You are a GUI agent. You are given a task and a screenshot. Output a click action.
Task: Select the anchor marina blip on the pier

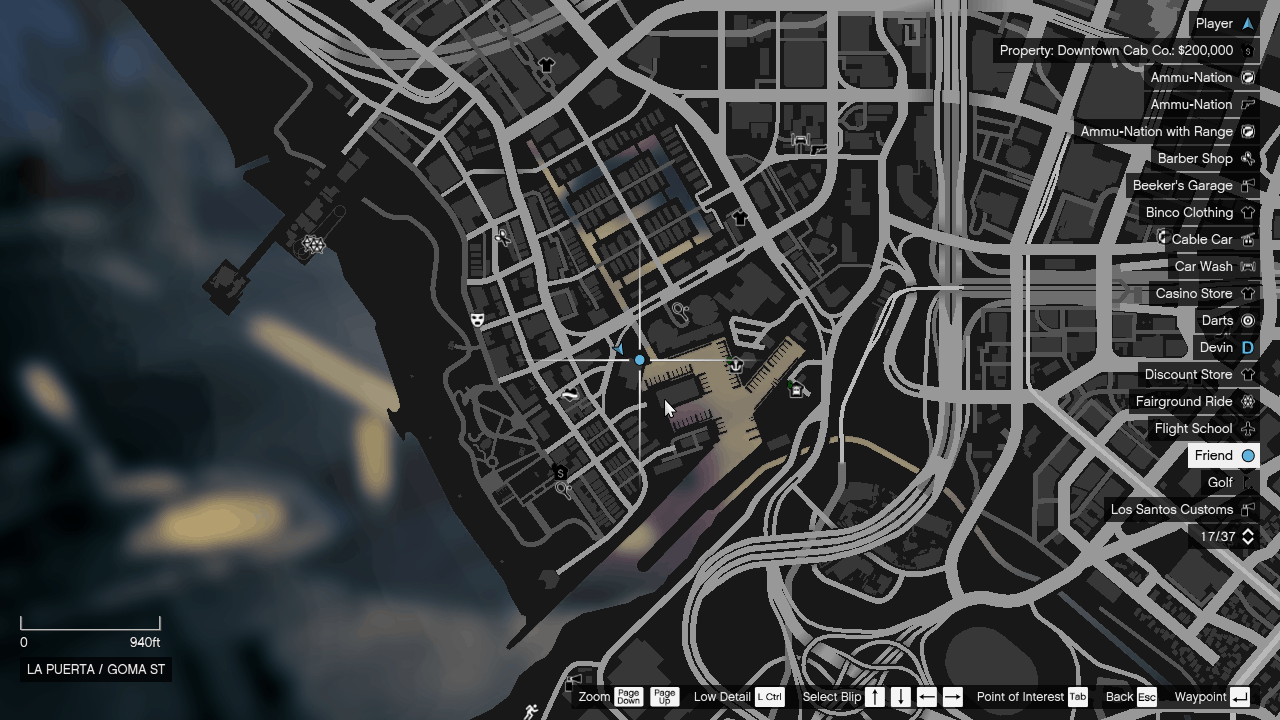click(x=735, y=363)
